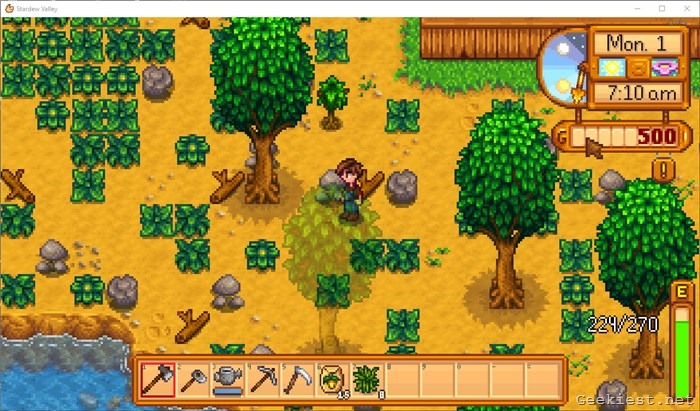Pick the seed packet with 15 seeds

(x=333, y=379)
